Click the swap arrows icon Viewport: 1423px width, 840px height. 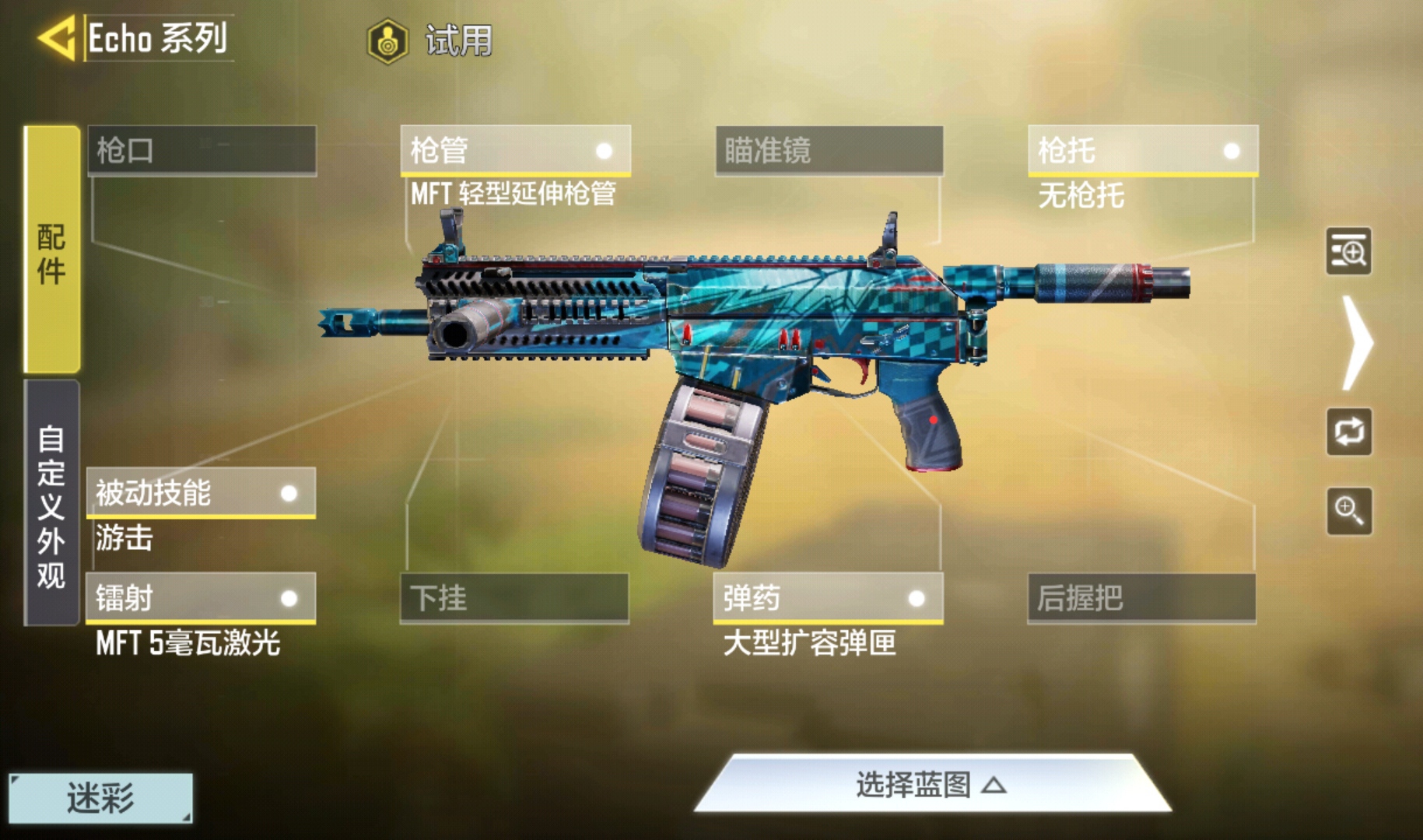[x=1348, y=432]
